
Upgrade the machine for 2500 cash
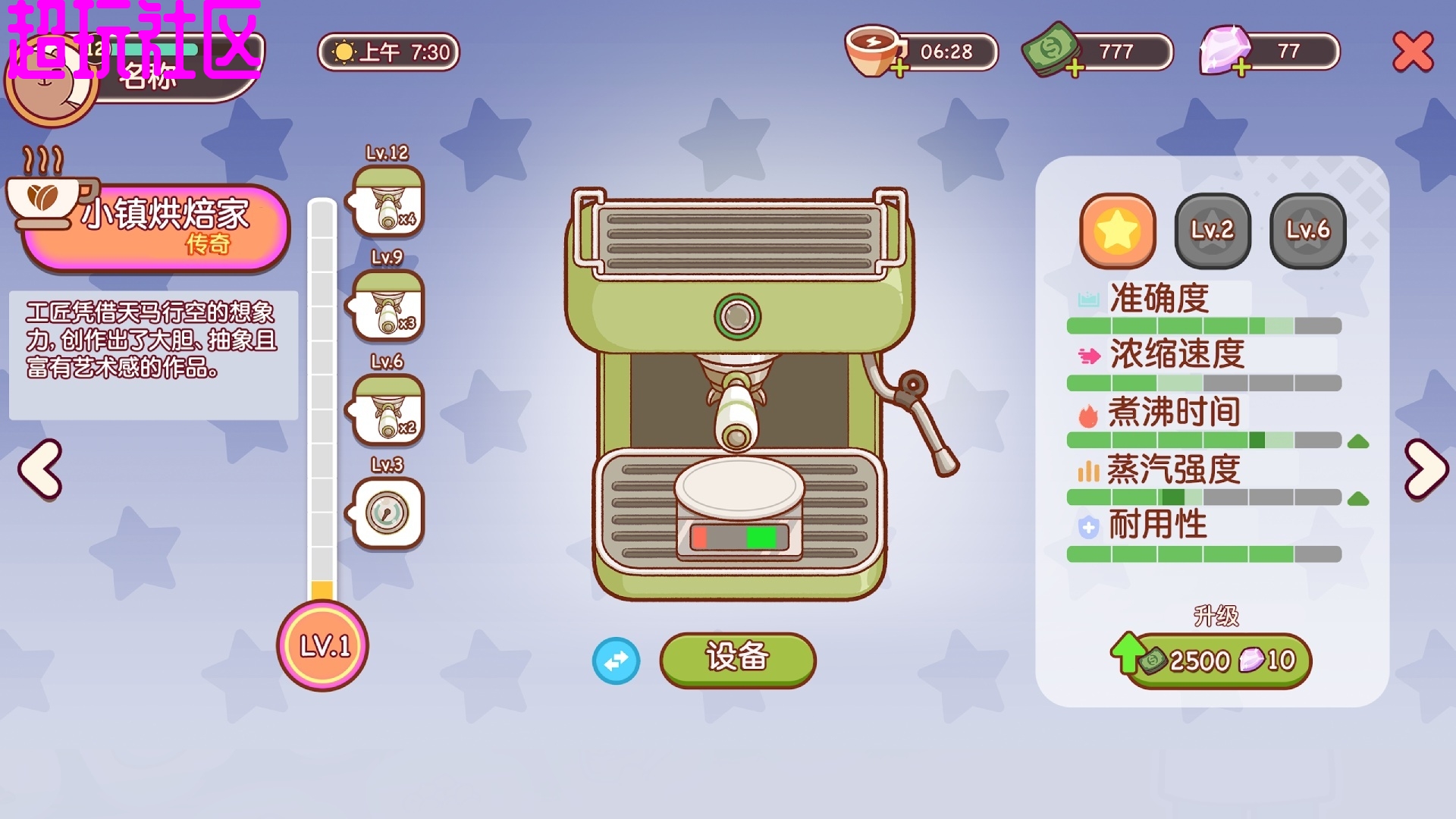[1218, 661]
